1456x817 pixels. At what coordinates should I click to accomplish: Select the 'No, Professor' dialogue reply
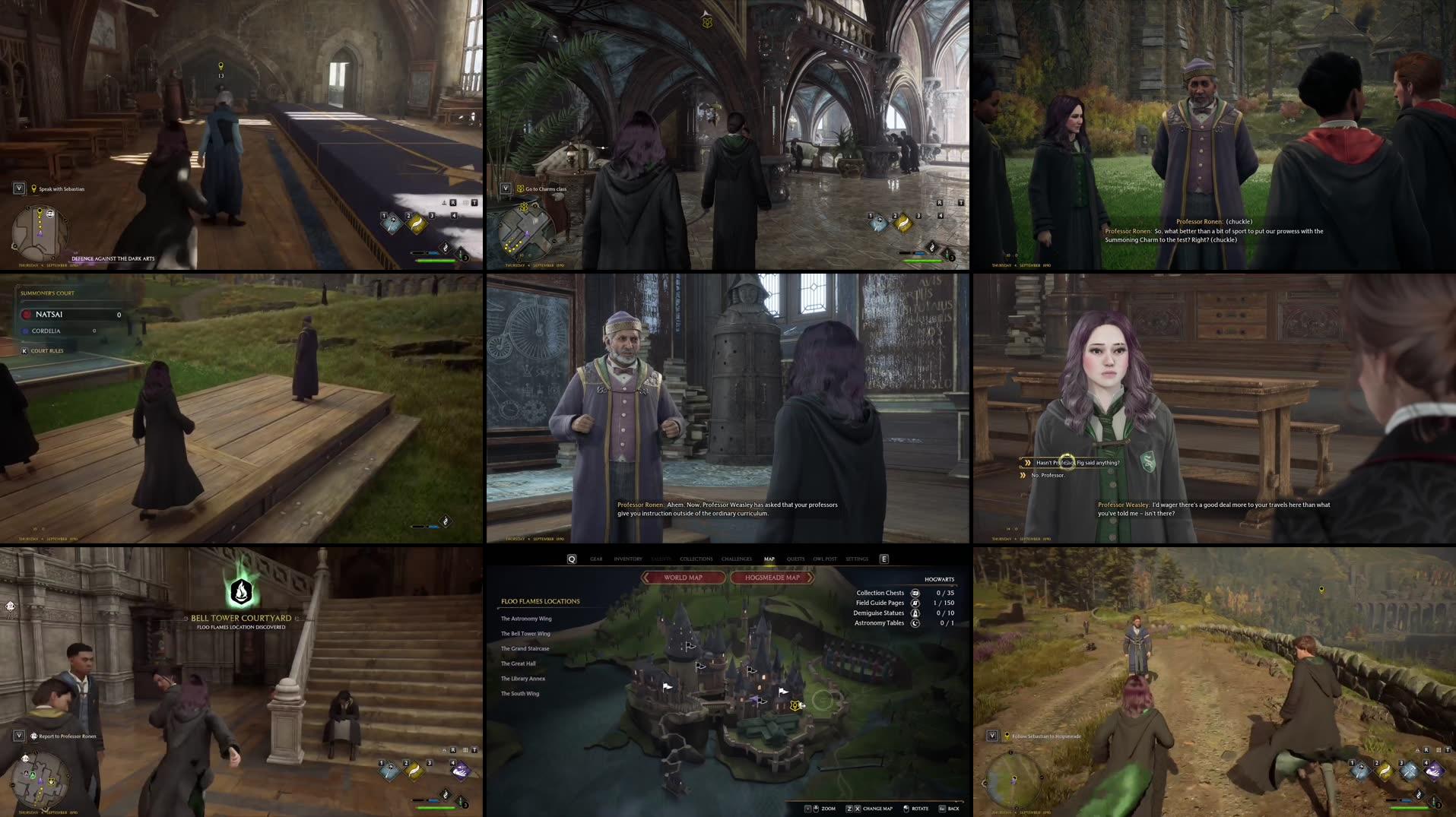1049,473
